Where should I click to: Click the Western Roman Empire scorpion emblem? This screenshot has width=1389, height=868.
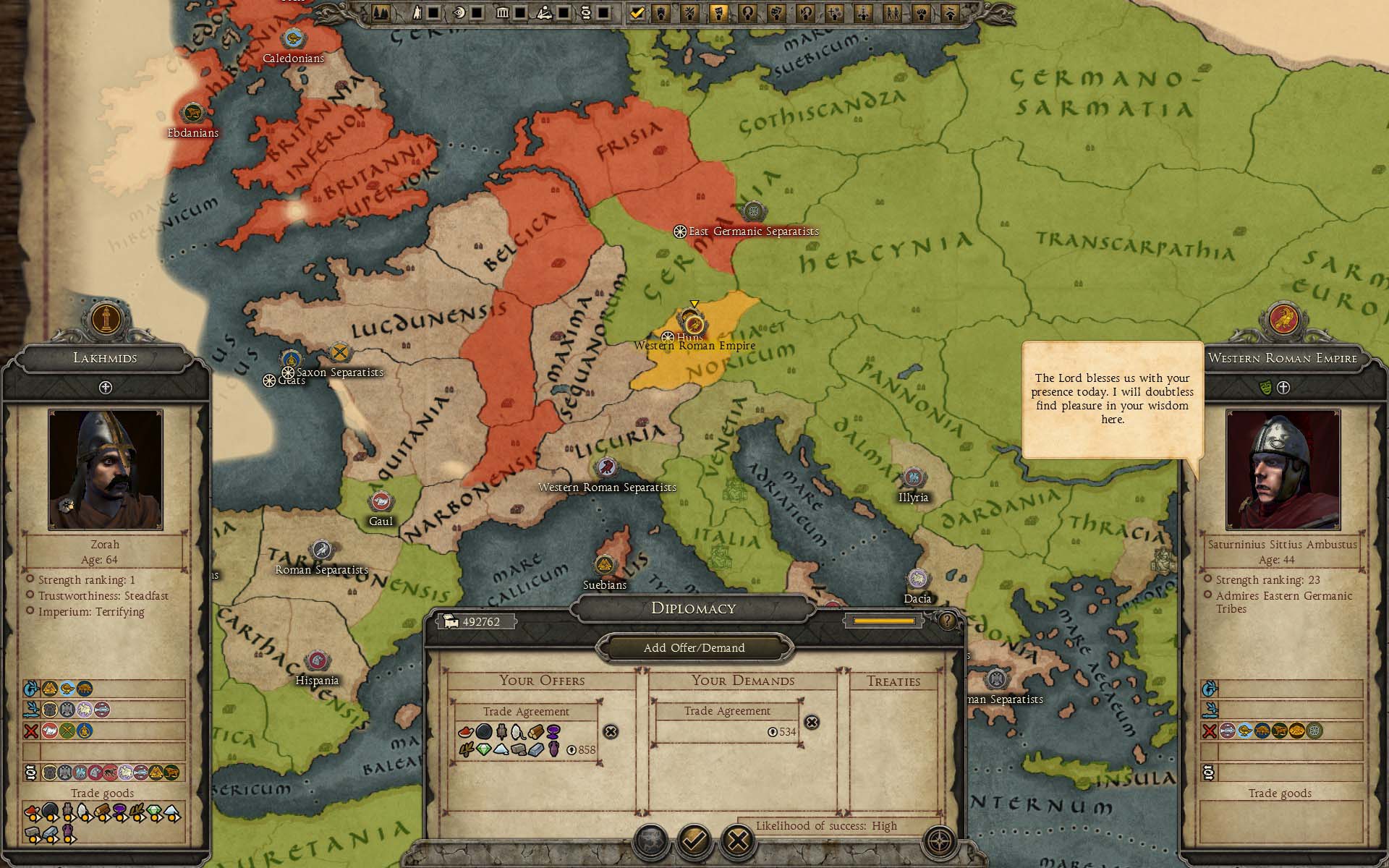click(1283, 319)
